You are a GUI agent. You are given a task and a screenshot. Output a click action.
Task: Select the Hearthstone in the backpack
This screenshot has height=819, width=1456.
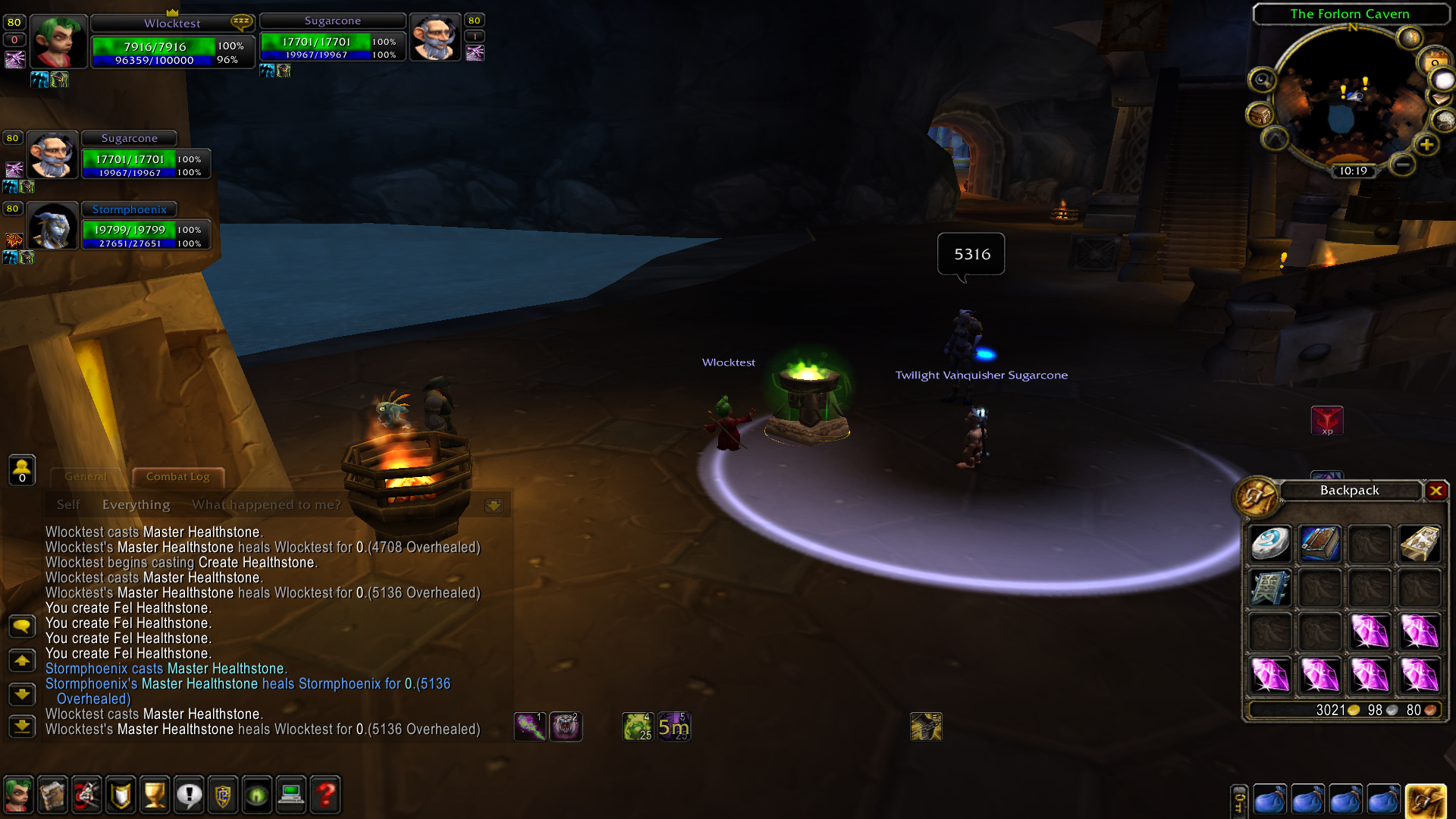(x=1270, y=544)
